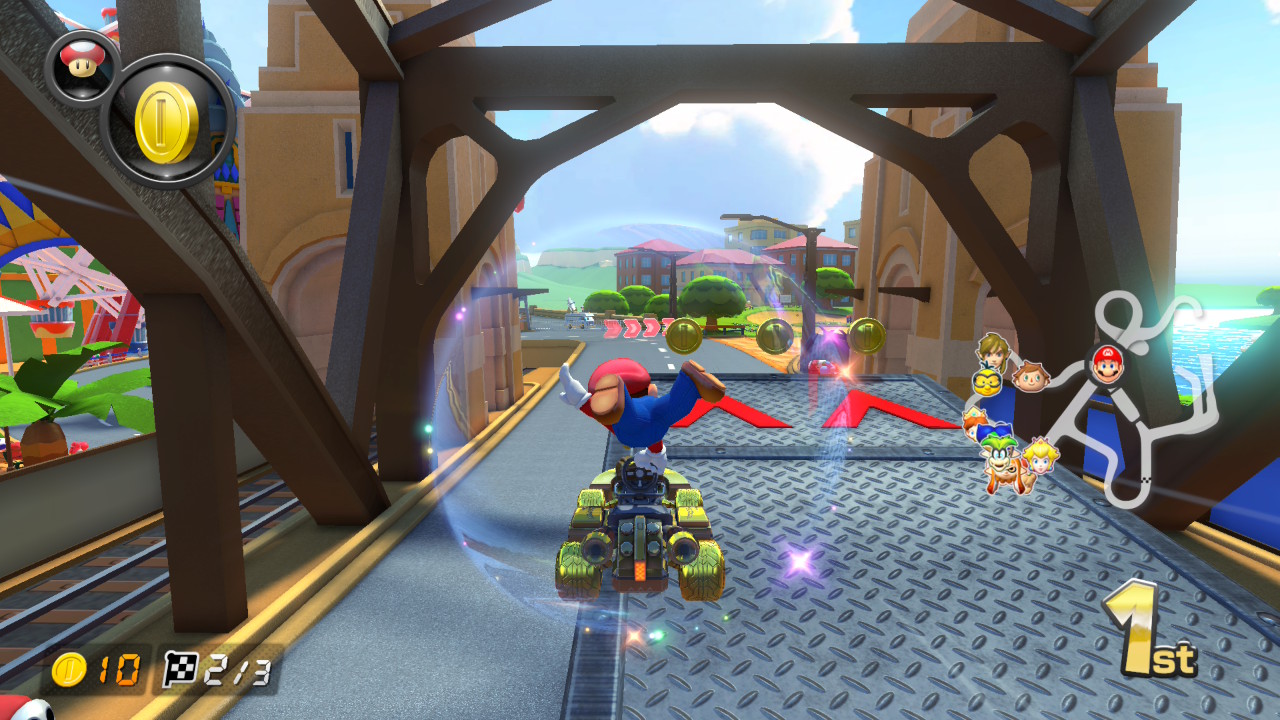Click the finish line marker on the minimap path
Image resolution: width=1280 pixels, height=720 pixels.
tap(1145, 480)
